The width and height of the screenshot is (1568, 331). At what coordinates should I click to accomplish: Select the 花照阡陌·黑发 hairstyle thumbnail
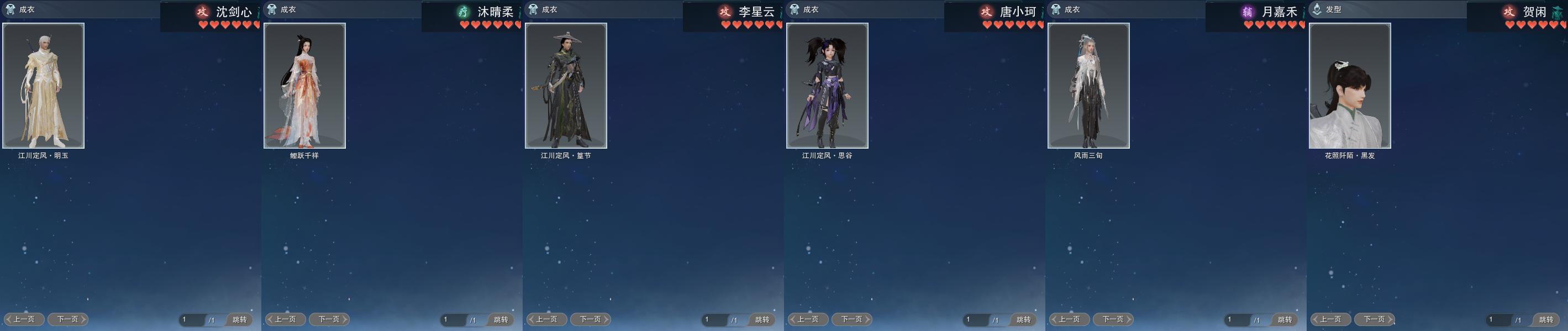pos(1349,86)
